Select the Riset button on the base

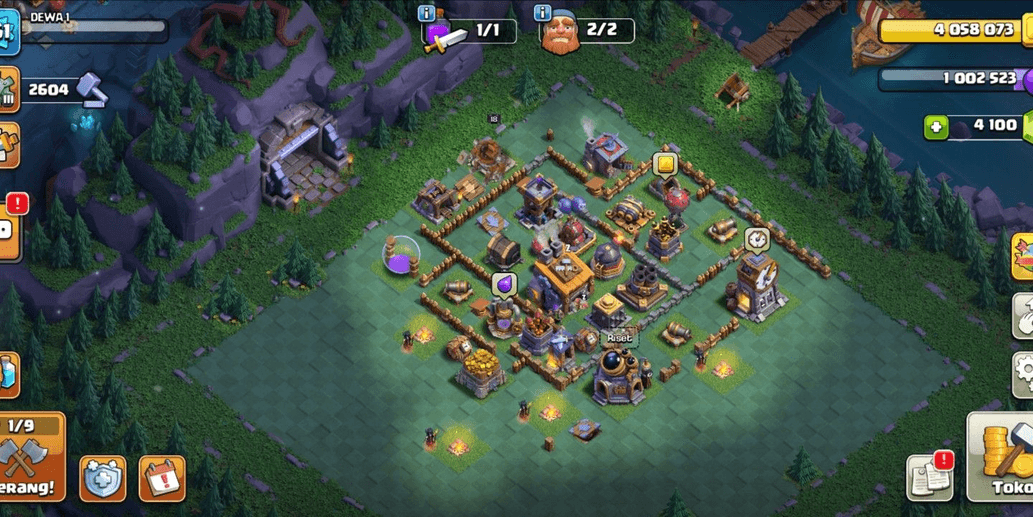619,338
